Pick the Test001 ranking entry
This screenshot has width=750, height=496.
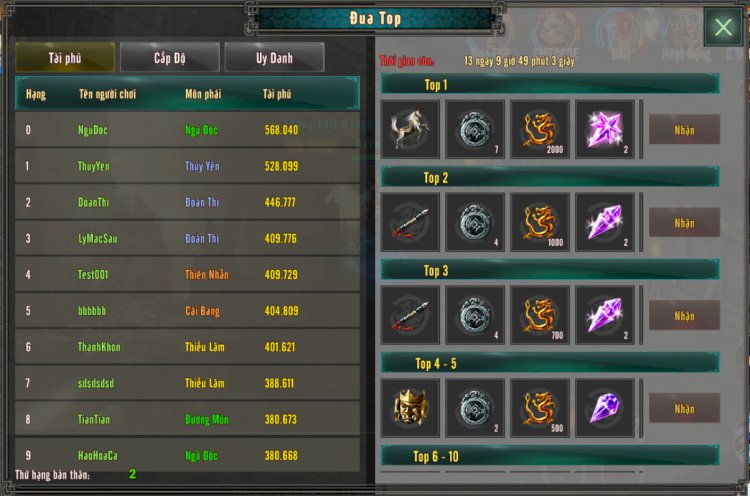[x=186, y=274]
